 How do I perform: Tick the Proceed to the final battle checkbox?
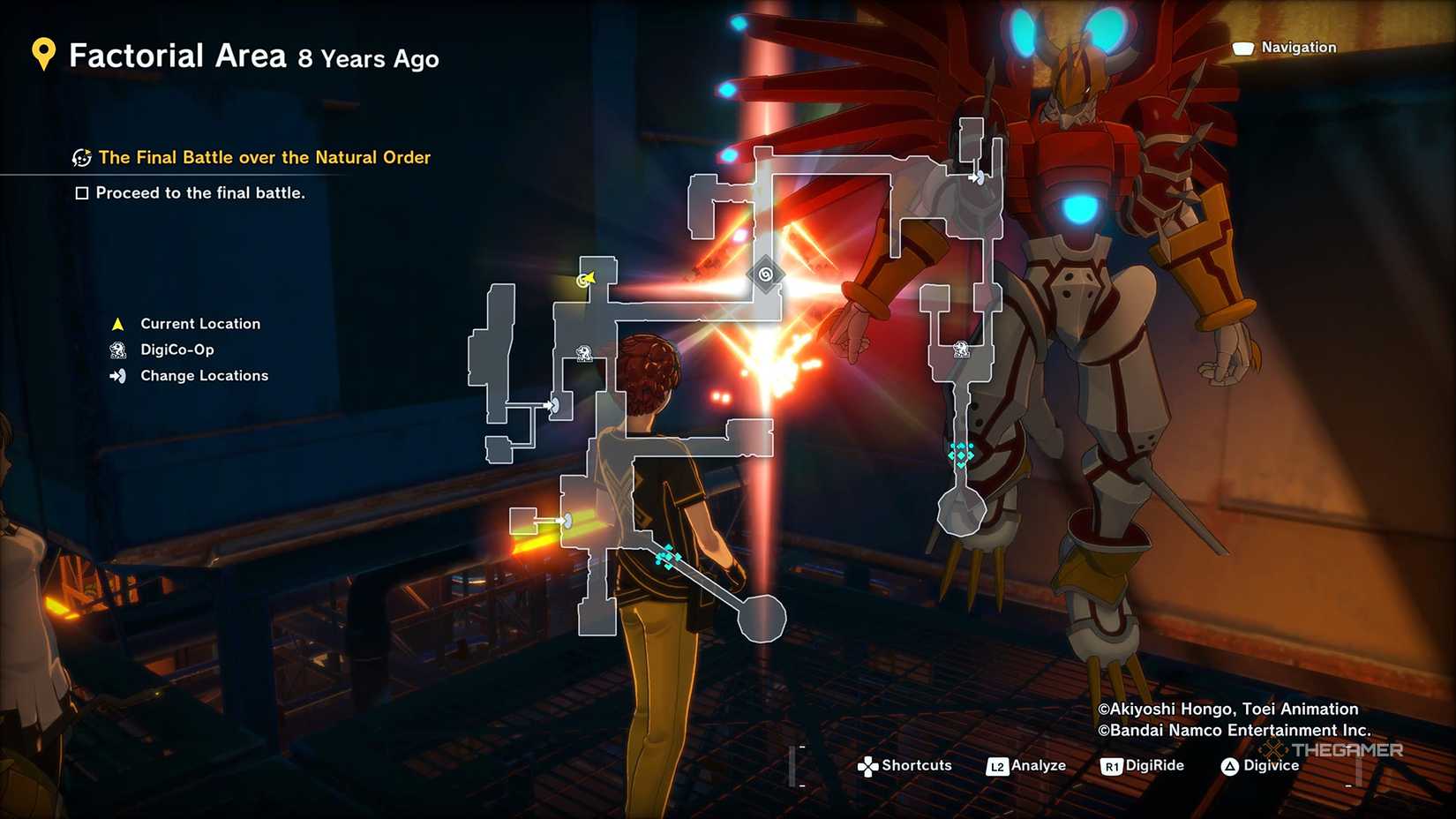click(82, 193)
